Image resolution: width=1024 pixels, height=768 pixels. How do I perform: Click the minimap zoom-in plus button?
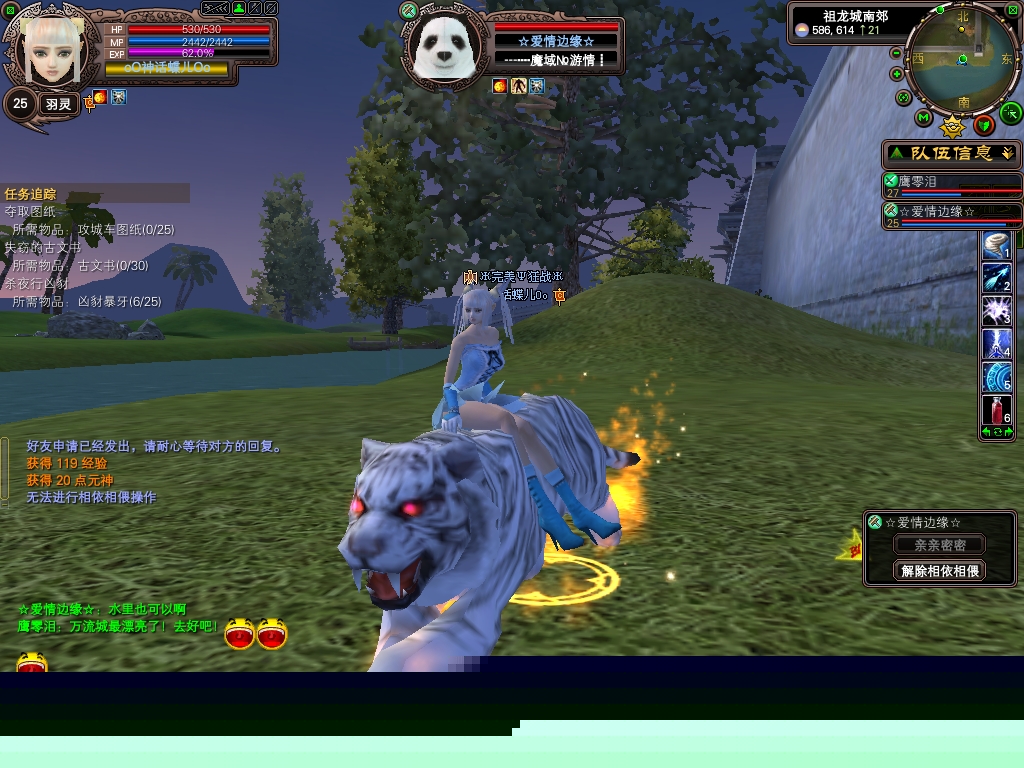(897, 74)
